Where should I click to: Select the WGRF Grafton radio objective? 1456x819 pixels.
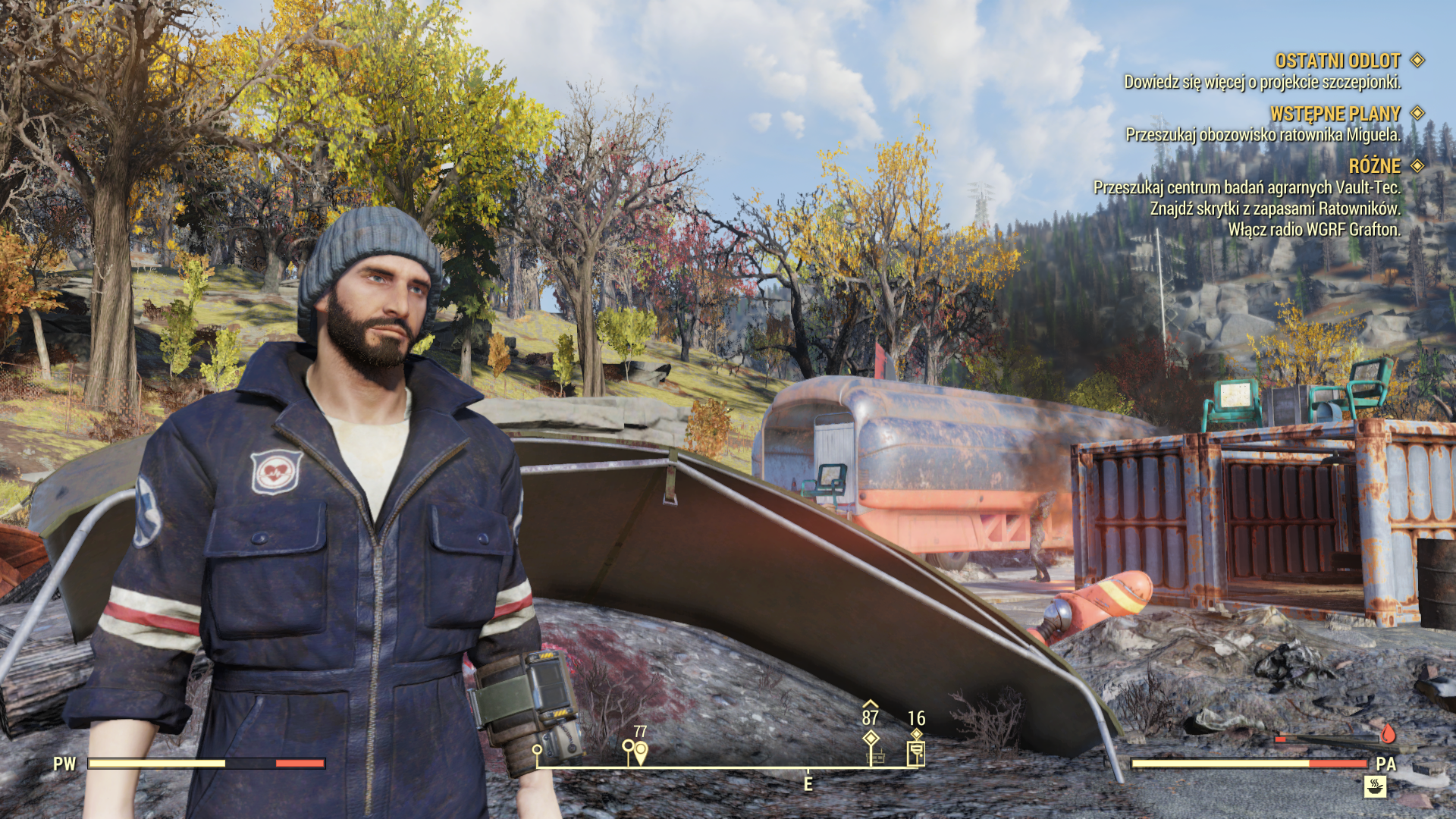[x=1313, y=230]
